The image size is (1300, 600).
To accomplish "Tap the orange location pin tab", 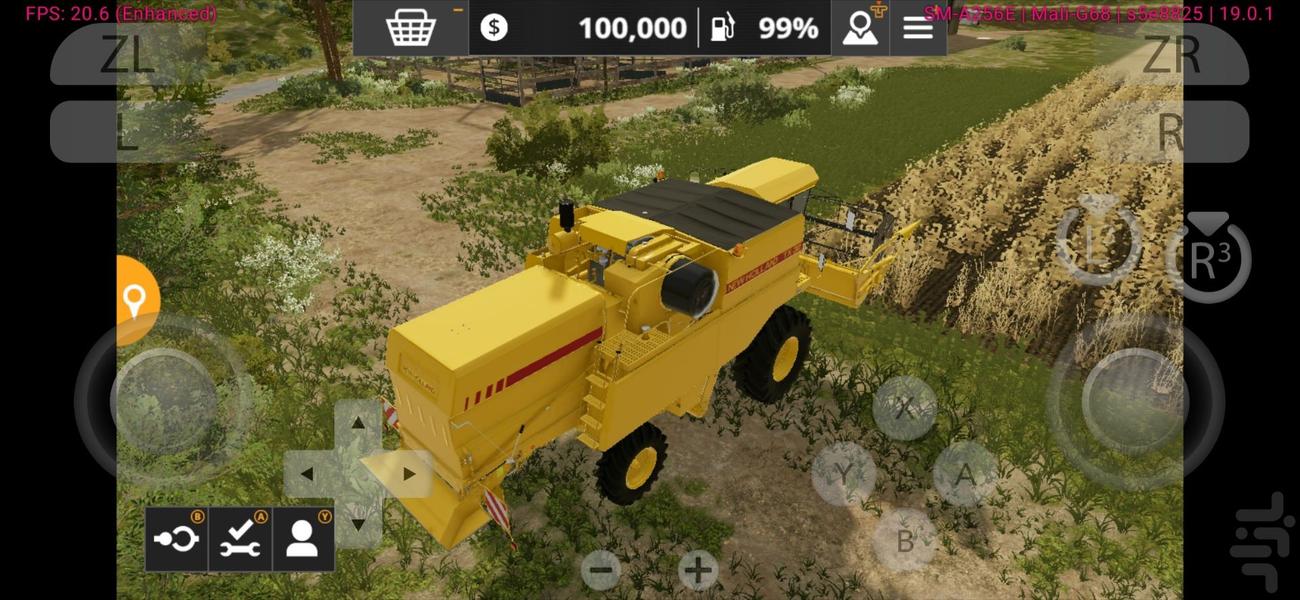I will pos(134,300).
